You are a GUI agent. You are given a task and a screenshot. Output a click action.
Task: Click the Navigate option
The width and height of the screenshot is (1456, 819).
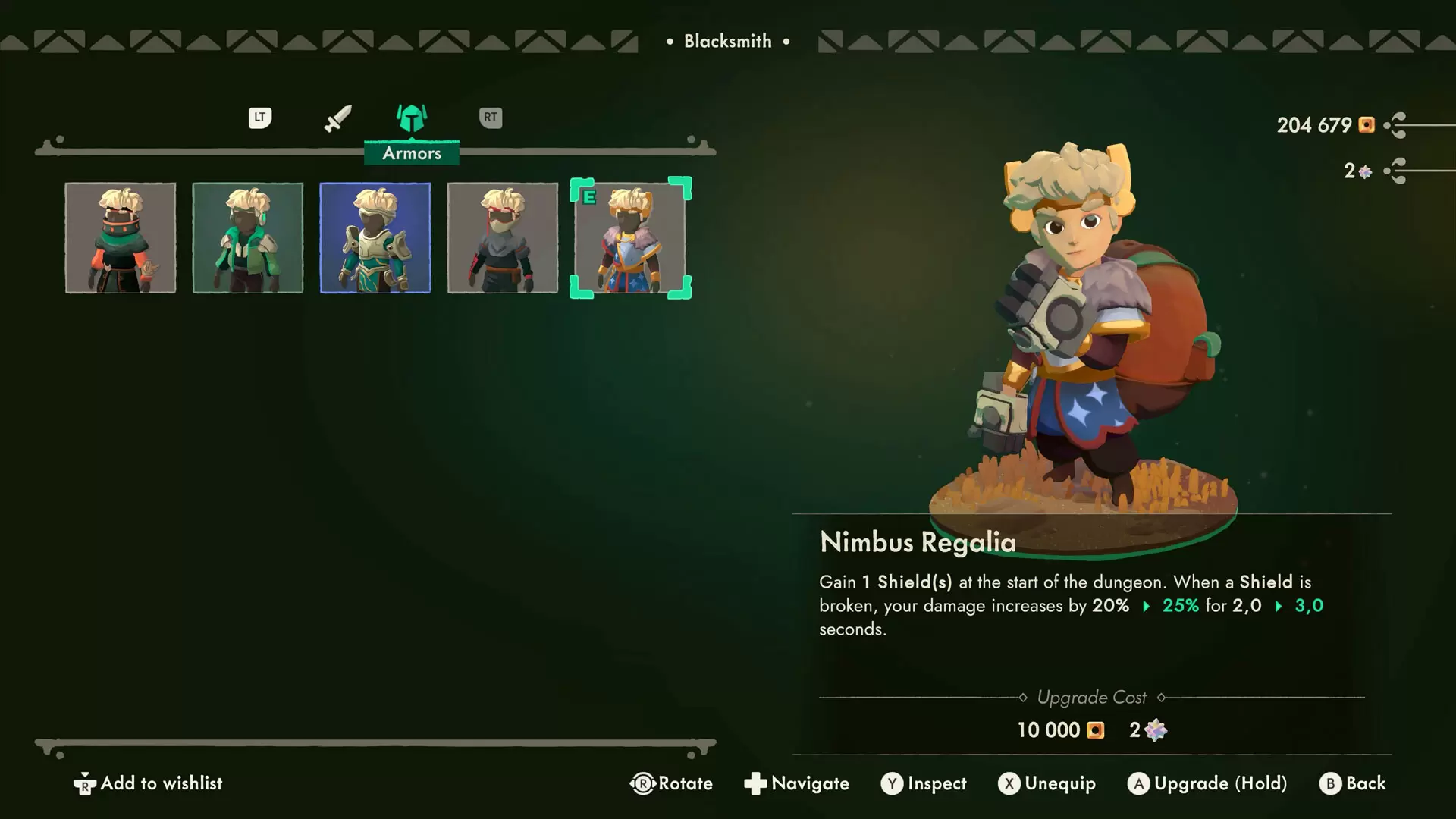click(796, 783)
